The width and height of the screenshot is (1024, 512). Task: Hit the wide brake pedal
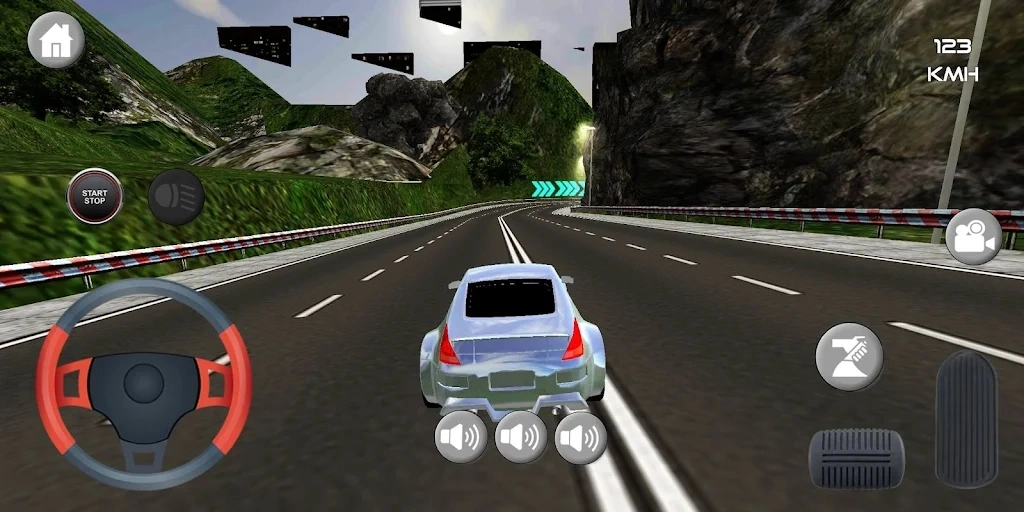click(x=856, y=458)
